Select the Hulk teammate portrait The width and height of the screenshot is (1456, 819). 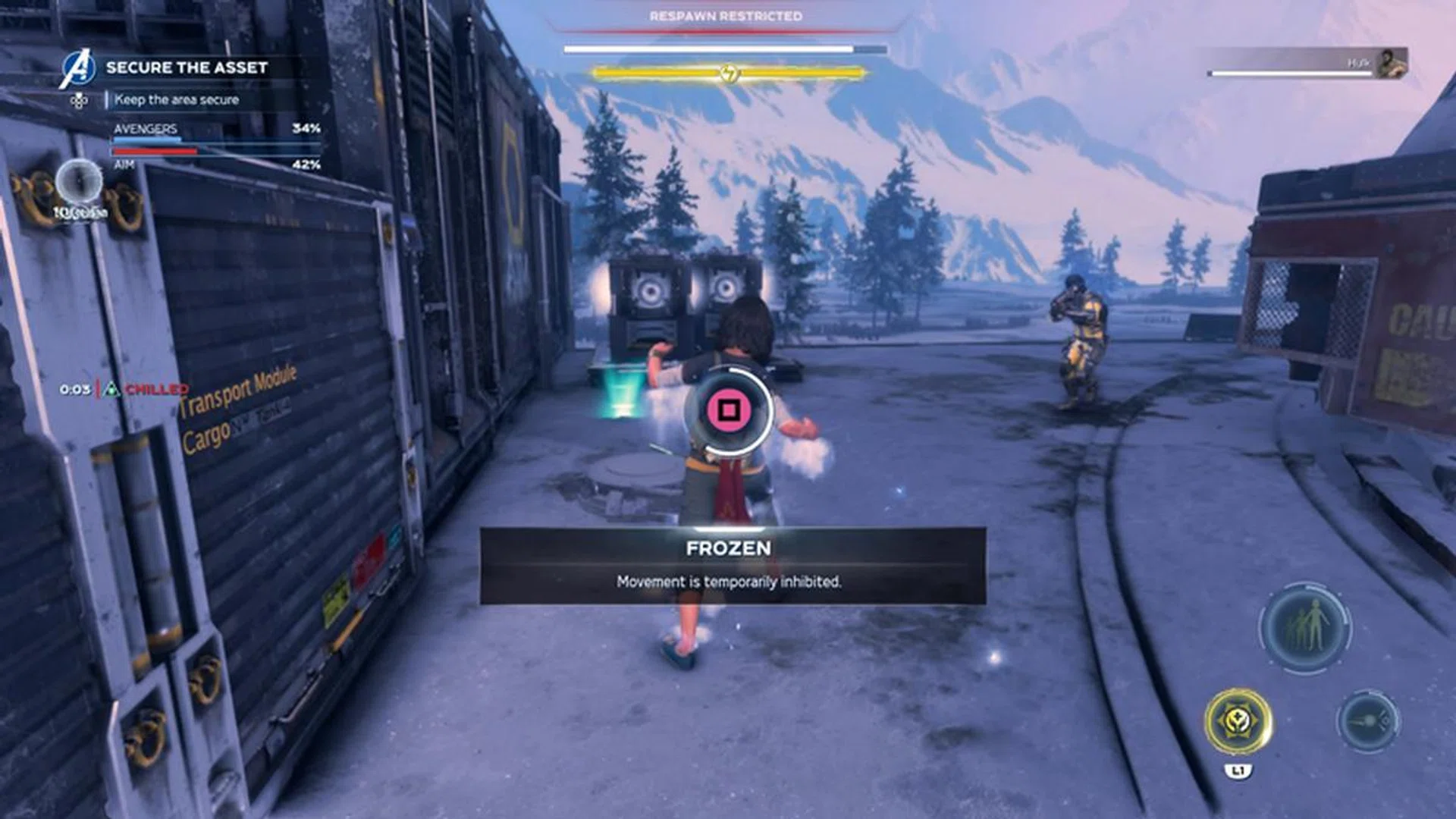(1392, 63)
